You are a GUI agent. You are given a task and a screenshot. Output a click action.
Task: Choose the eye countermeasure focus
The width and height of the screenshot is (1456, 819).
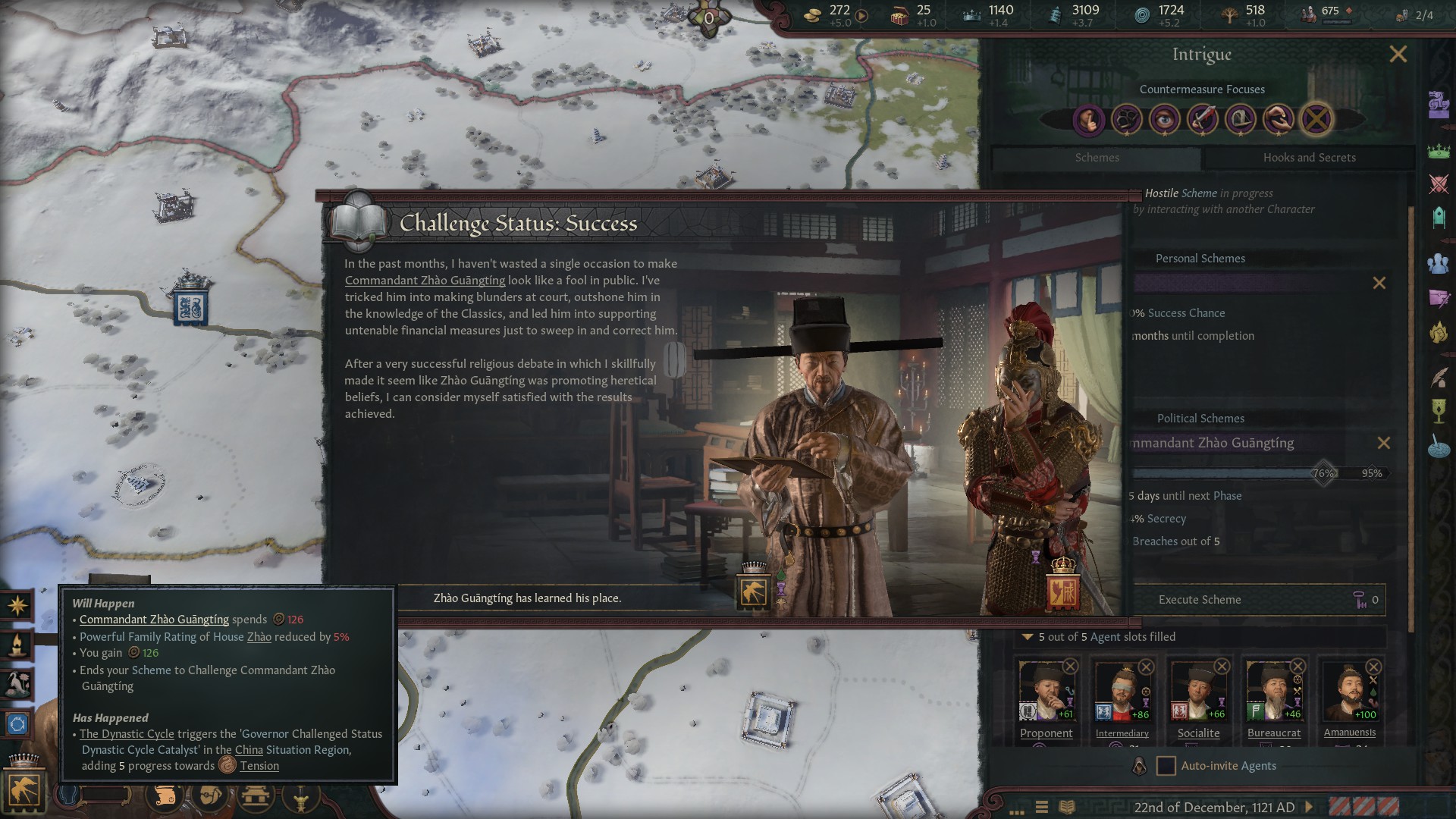point(1164,119)
